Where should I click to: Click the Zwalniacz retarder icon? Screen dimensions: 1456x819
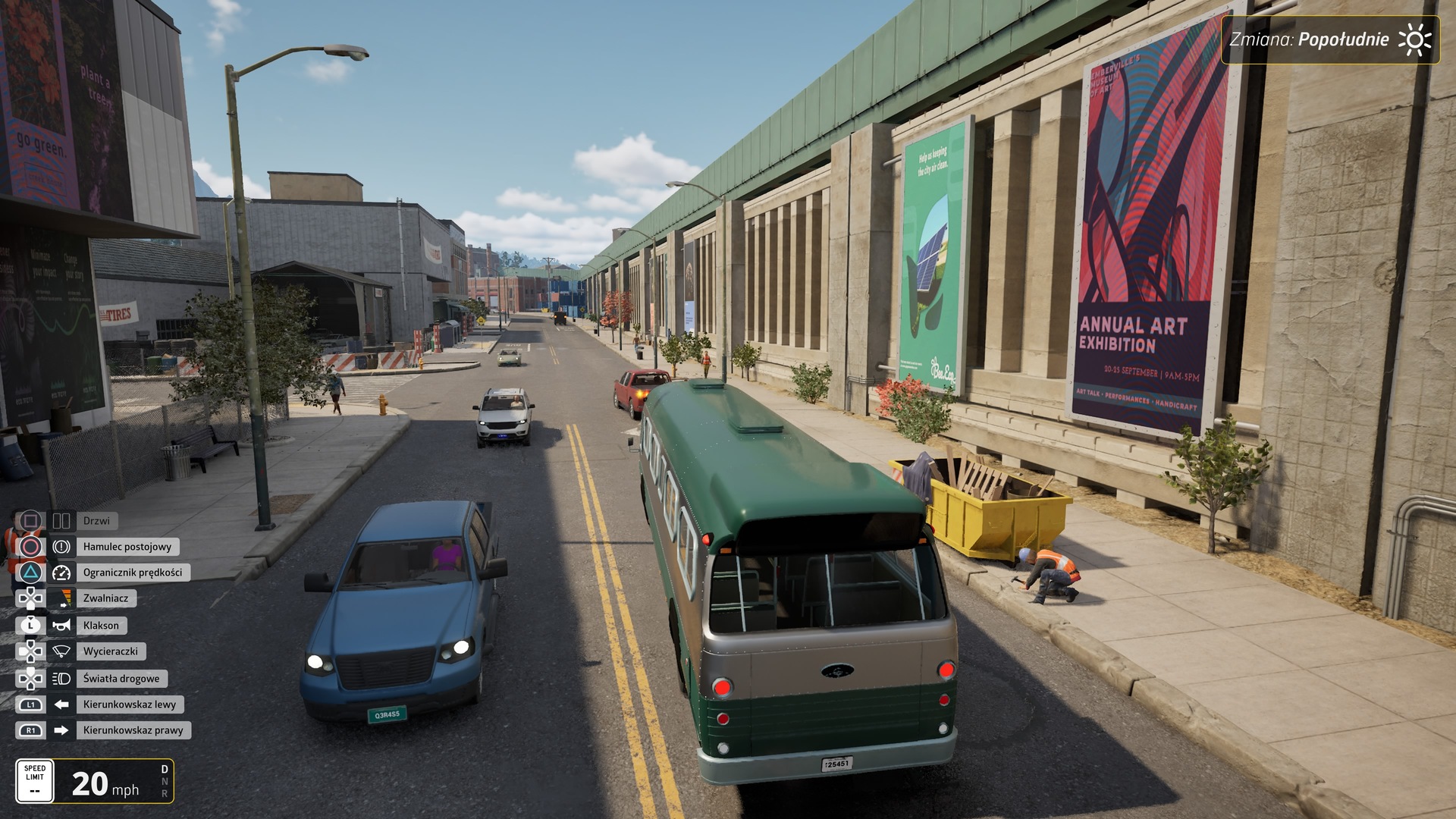[61, 598]
